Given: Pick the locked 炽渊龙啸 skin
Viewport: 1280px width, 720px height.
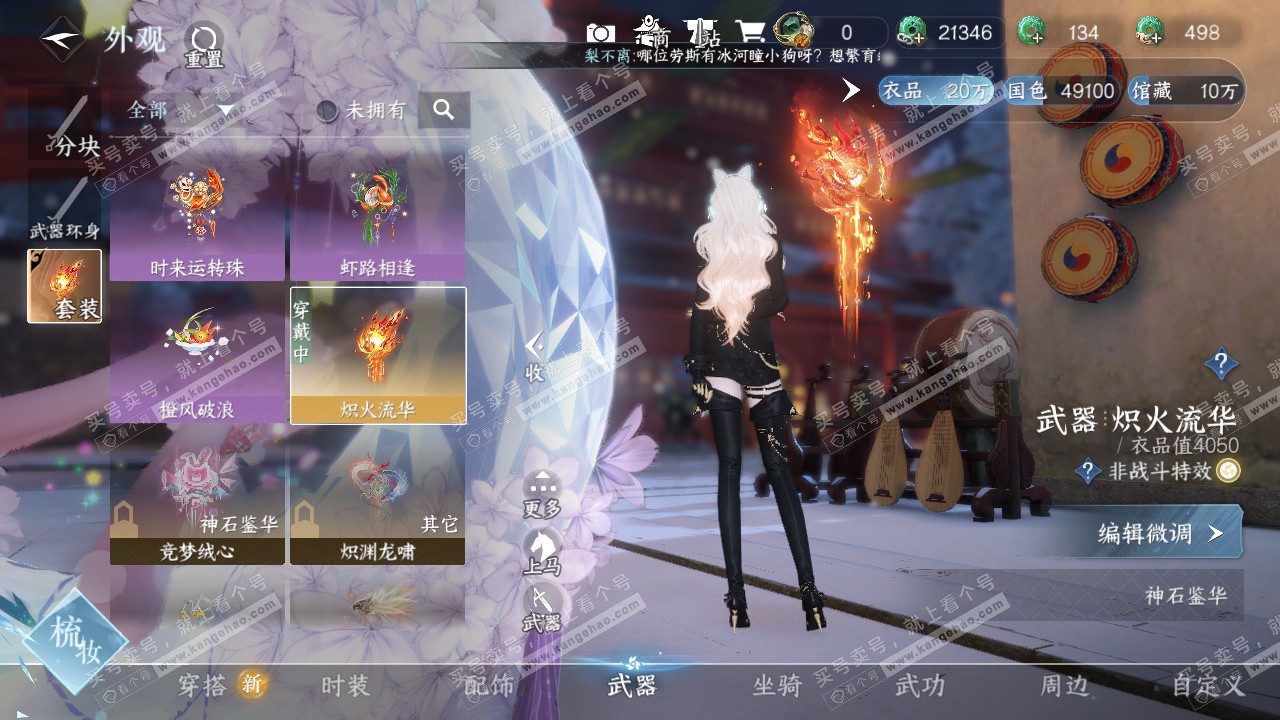Looking at the screenshot, I should [378, 506].
